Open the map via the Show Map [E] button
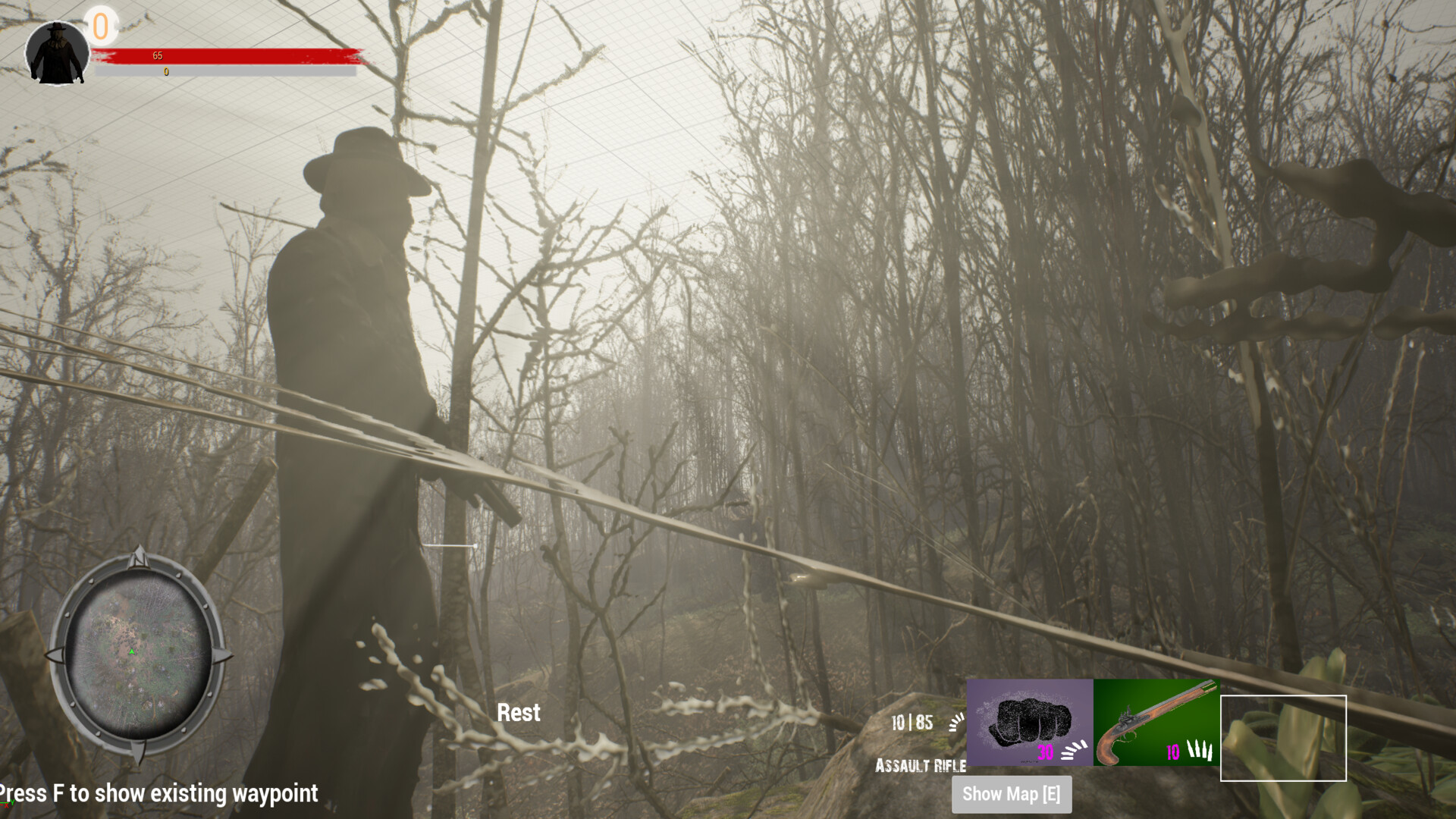The height and width of the screenshot is (819, 1456). 1011,795
